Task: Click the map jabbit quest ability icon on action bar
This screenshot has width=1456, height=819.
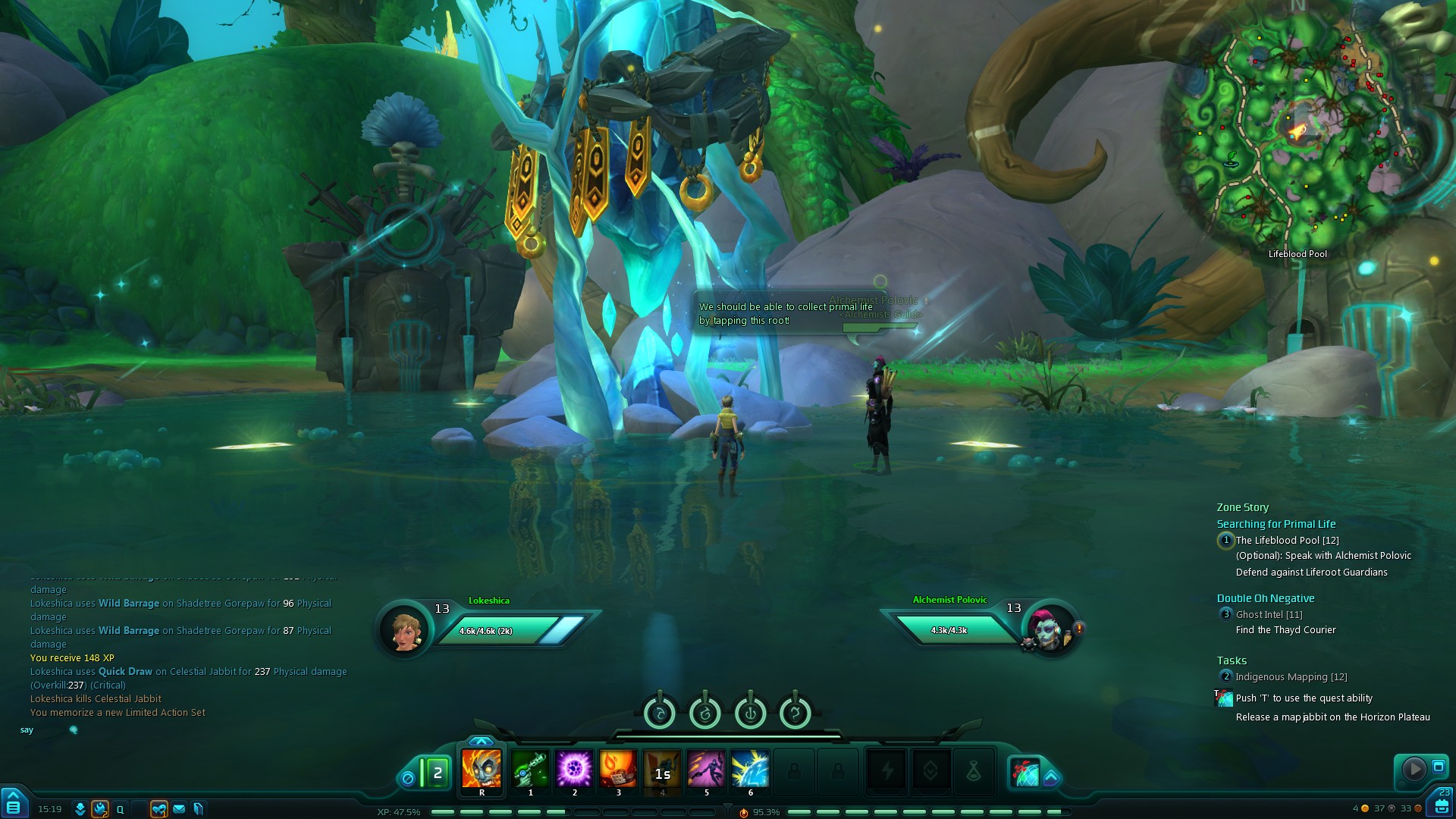Action: click(1025, 772)
